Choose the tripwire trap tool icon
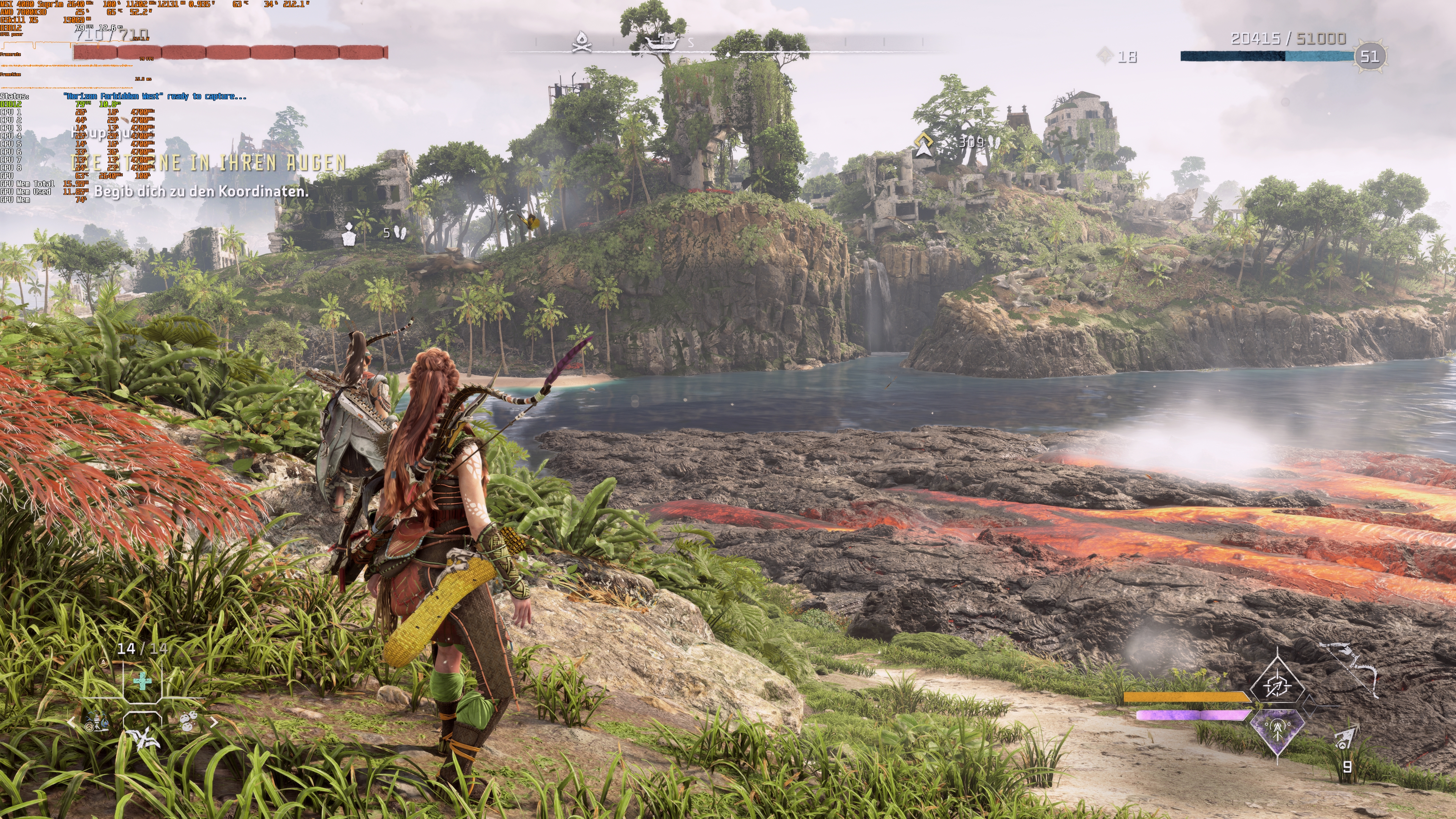1456x819 pixels. (x=97, y=722)
